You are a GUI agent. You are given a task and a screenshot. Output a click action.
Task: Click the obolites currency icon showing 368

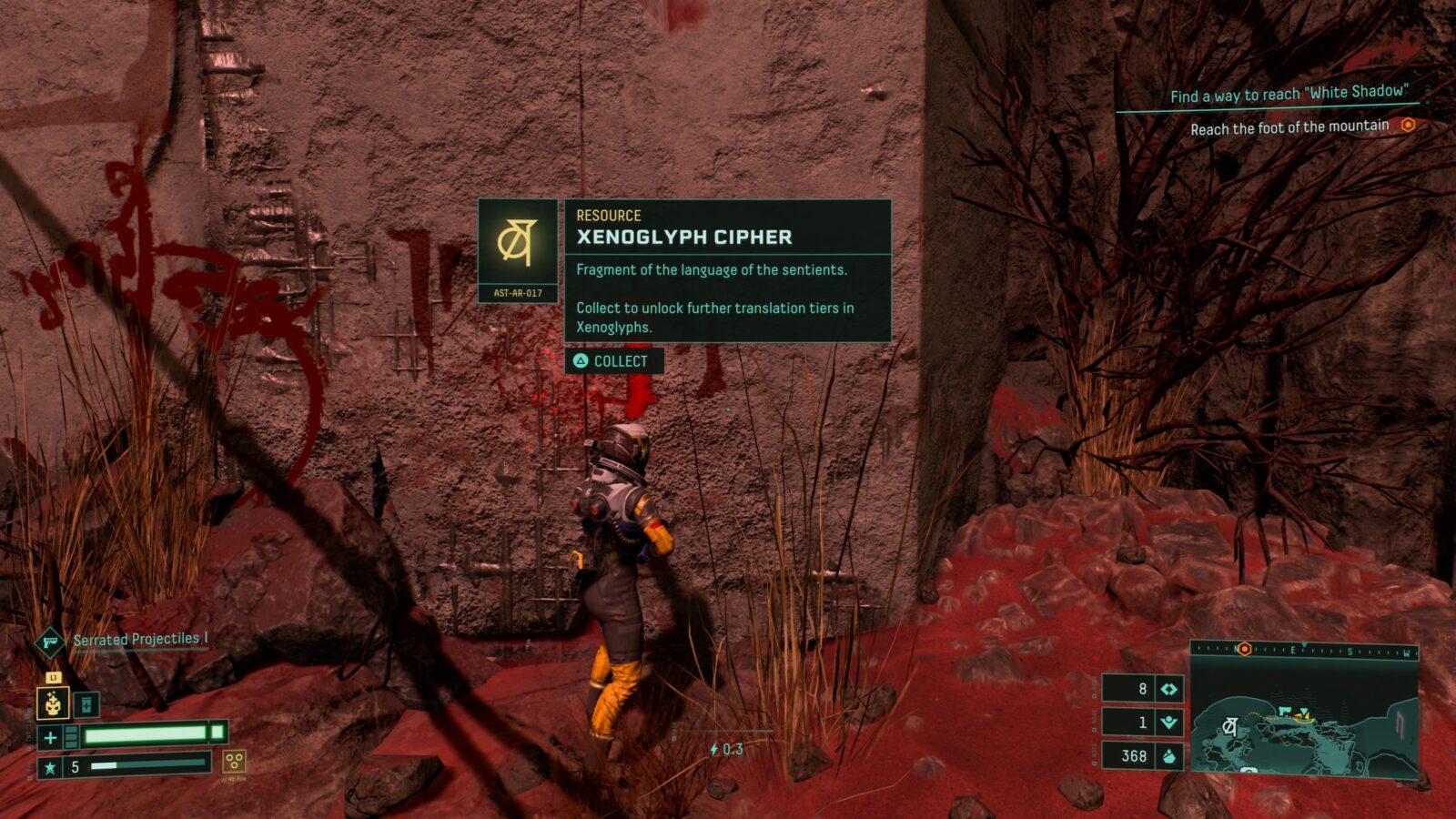1169,756
